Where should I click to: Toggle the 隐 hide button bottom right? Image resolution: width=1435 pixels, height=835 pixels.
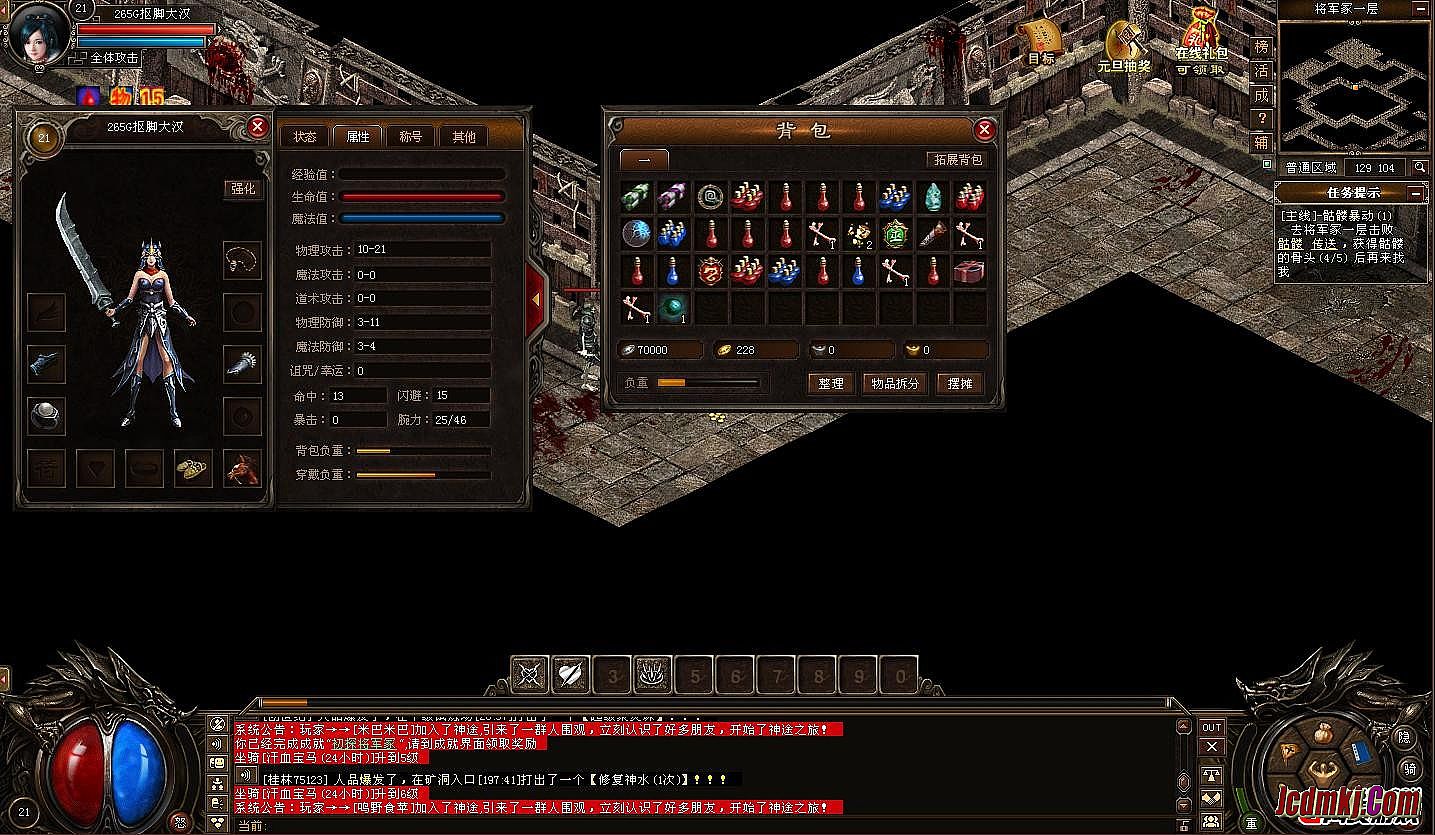pyautogui.click(x=1405, y=737)
